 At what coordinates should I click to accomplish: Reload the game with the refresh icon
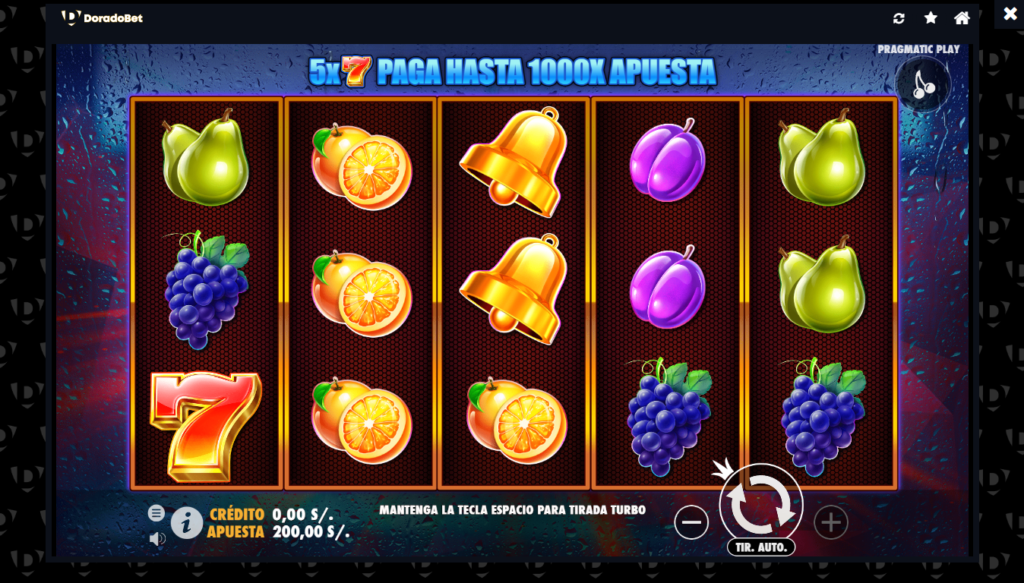click(899, 18)
